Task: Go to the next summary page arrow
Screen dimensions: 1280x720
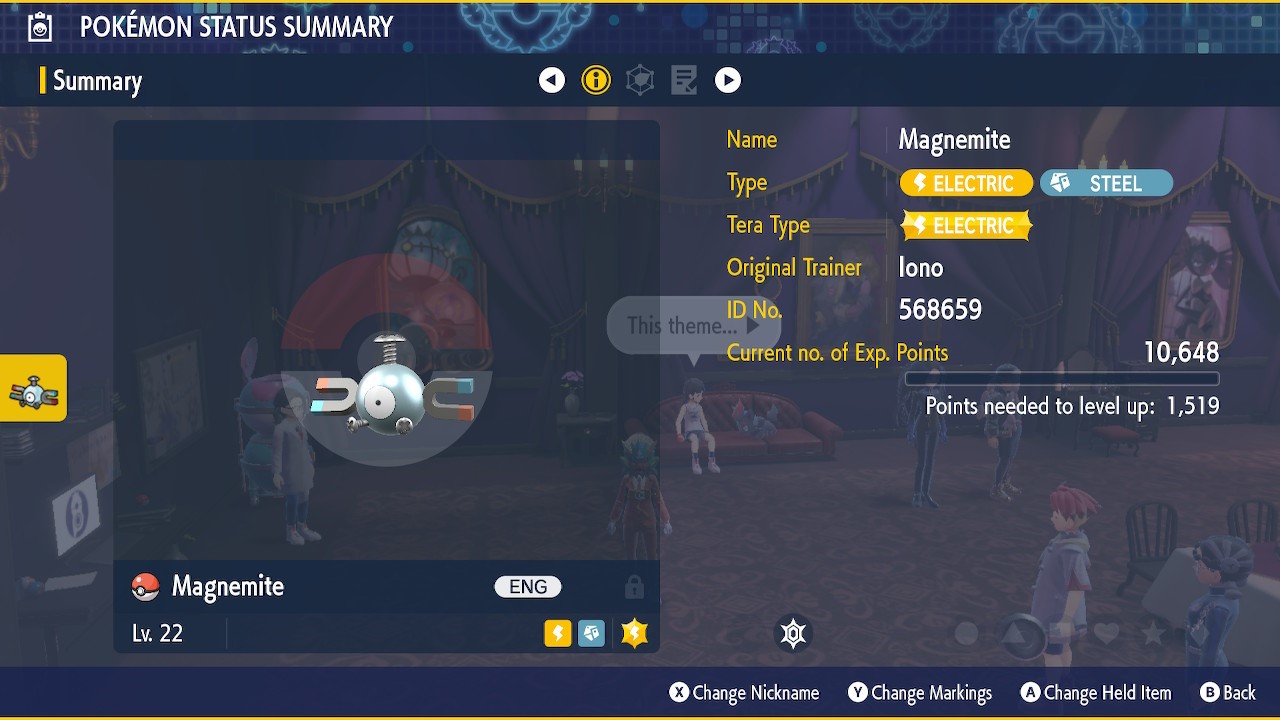Action: click(x=728, y=80)
